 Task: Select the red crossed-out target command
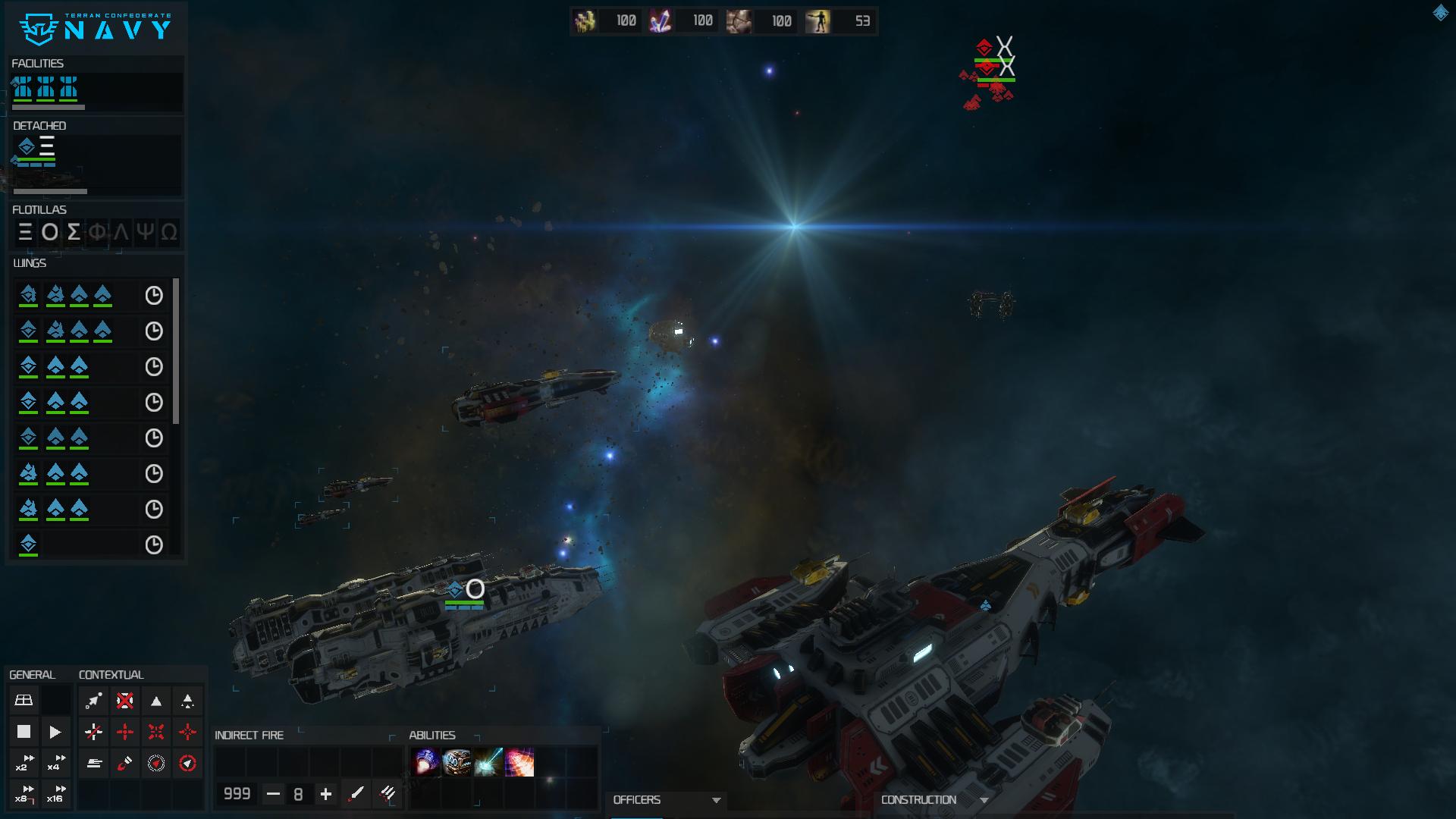125,700
